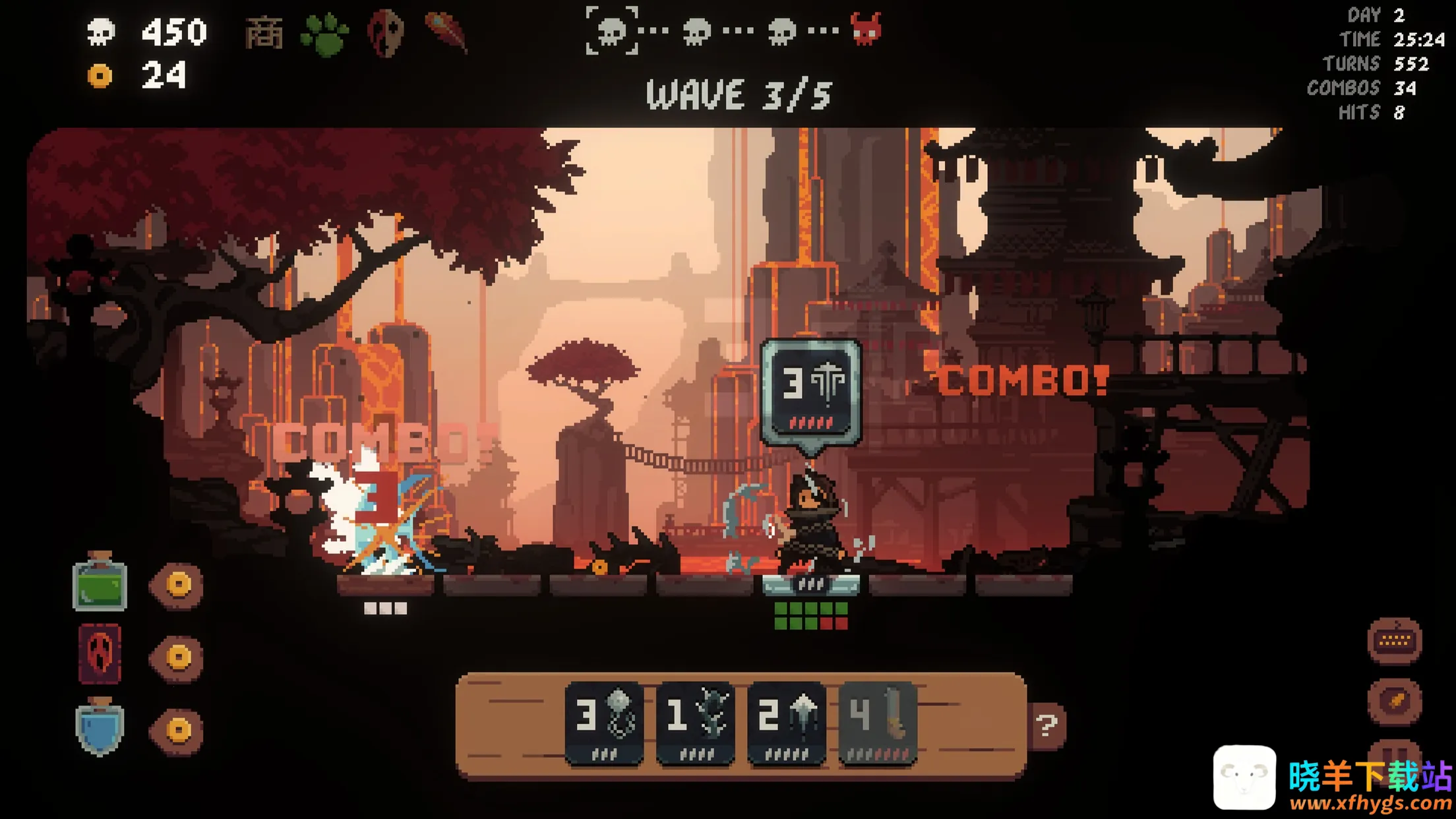Use the red mask card consumable
Image resolution: width=1456 pixels, height=819 pixels.
coord(100,654)
